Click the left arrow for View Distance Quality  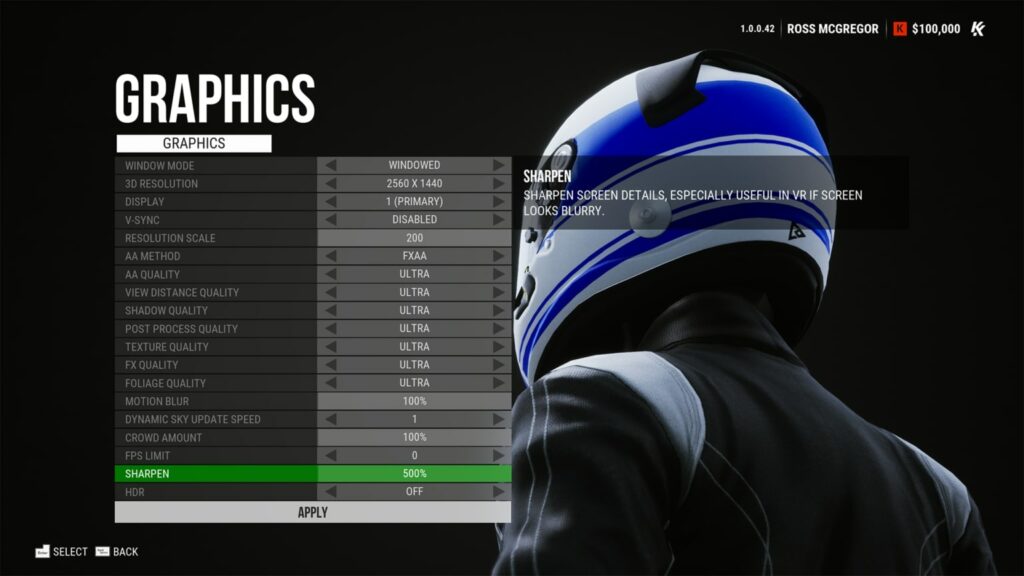pyautogui.click(x=331, y=292)
